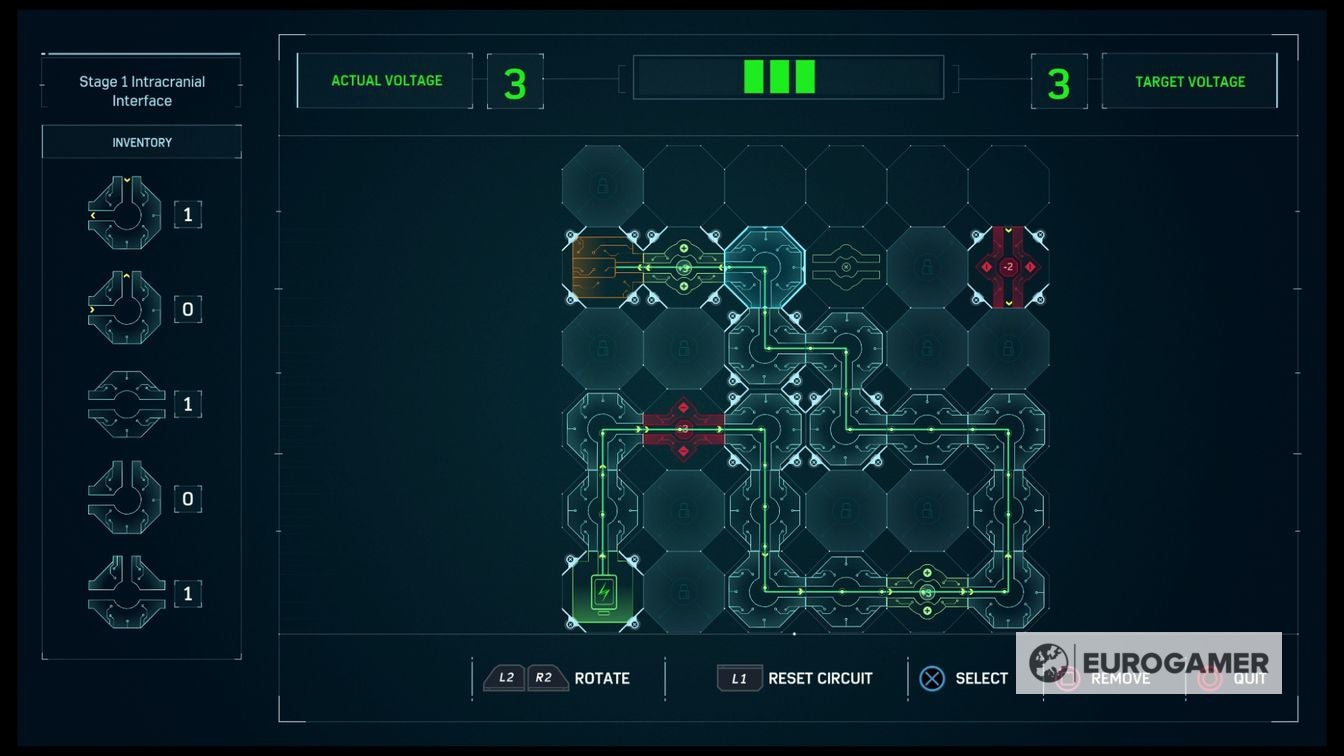Click the blue highlighted octagon tile
Viewport: 1344px width, 756px height.
click(x=765, y=268)
